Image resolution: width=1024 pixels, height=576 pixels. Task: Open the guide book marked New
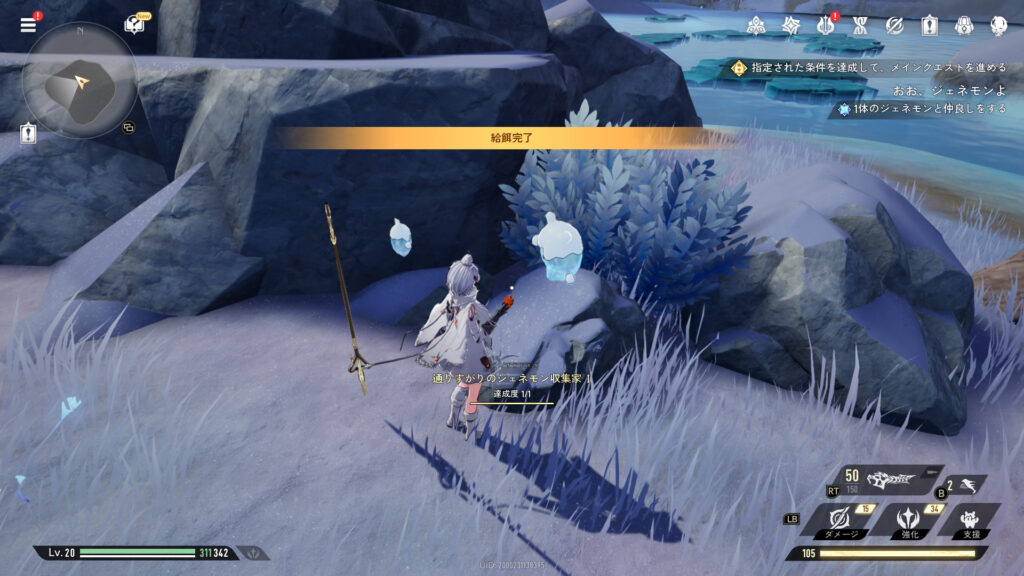[133, 26]
